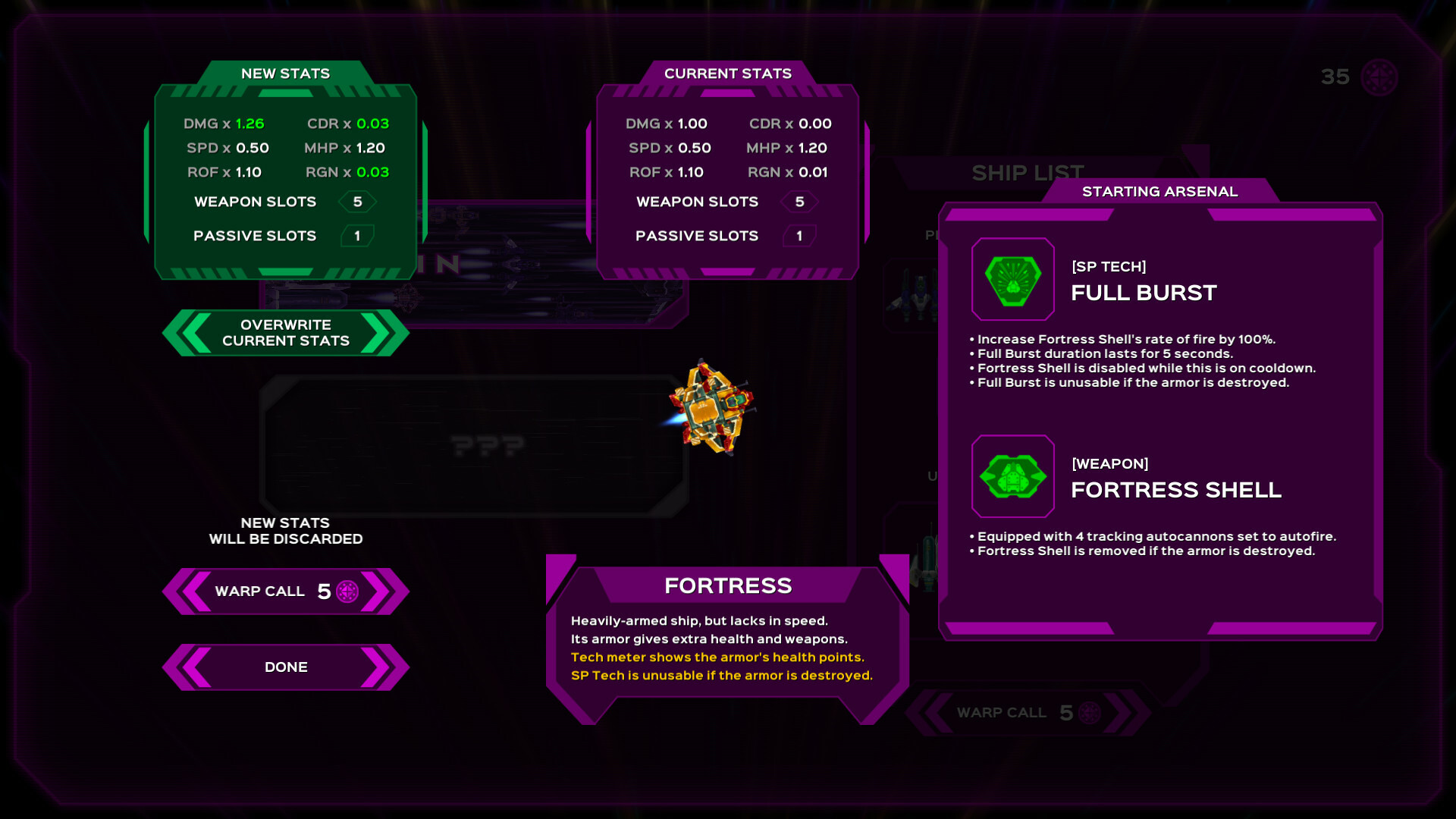Viewport: 1456px width, 819px height.
Task: Click the Warp Call 5 button
Action: pyautogui.click(x=284, y=591)
